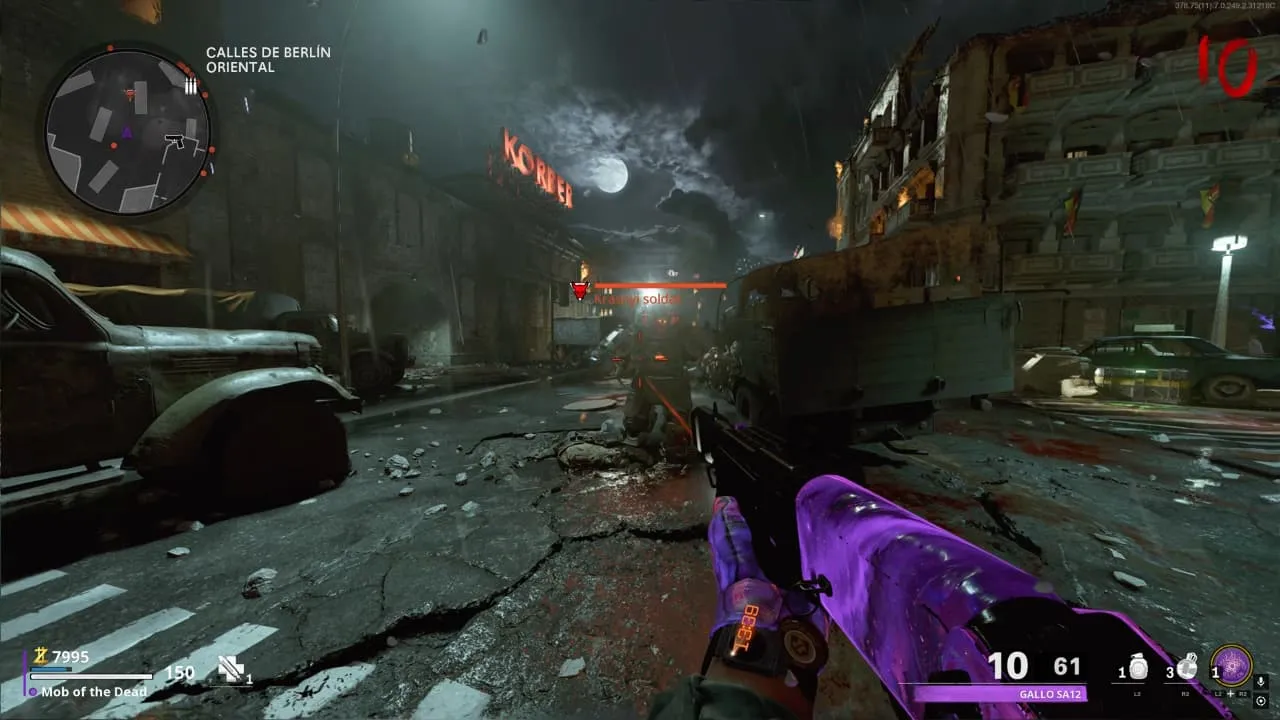Select the pistol wall-buy marker on minimap
Screen dimensions: 1280x720
click(176, 139)
